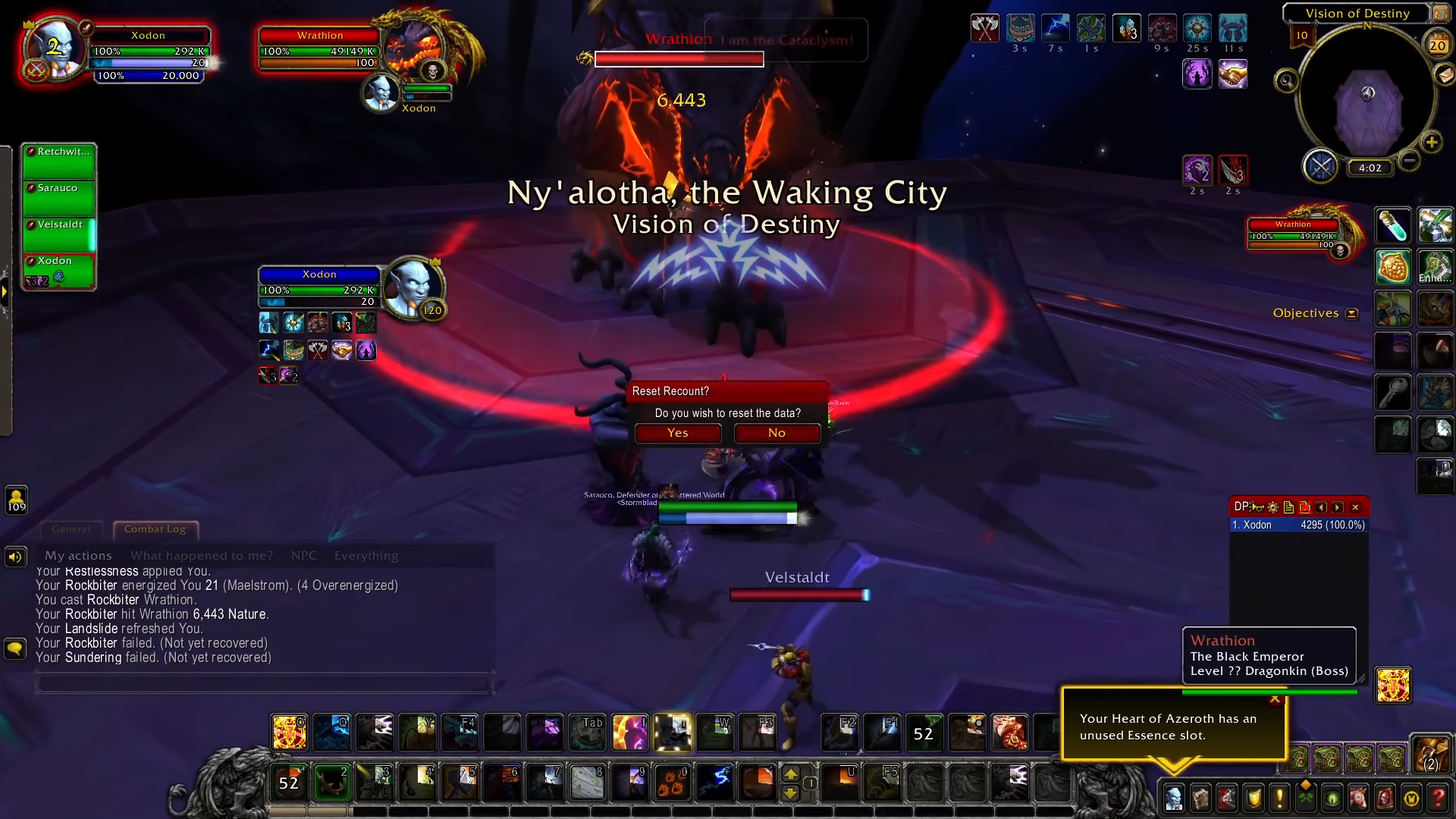Click No on the Reset Recount dialog
The height and width of the screenshot is (819, 1456).
coord(776,433)
